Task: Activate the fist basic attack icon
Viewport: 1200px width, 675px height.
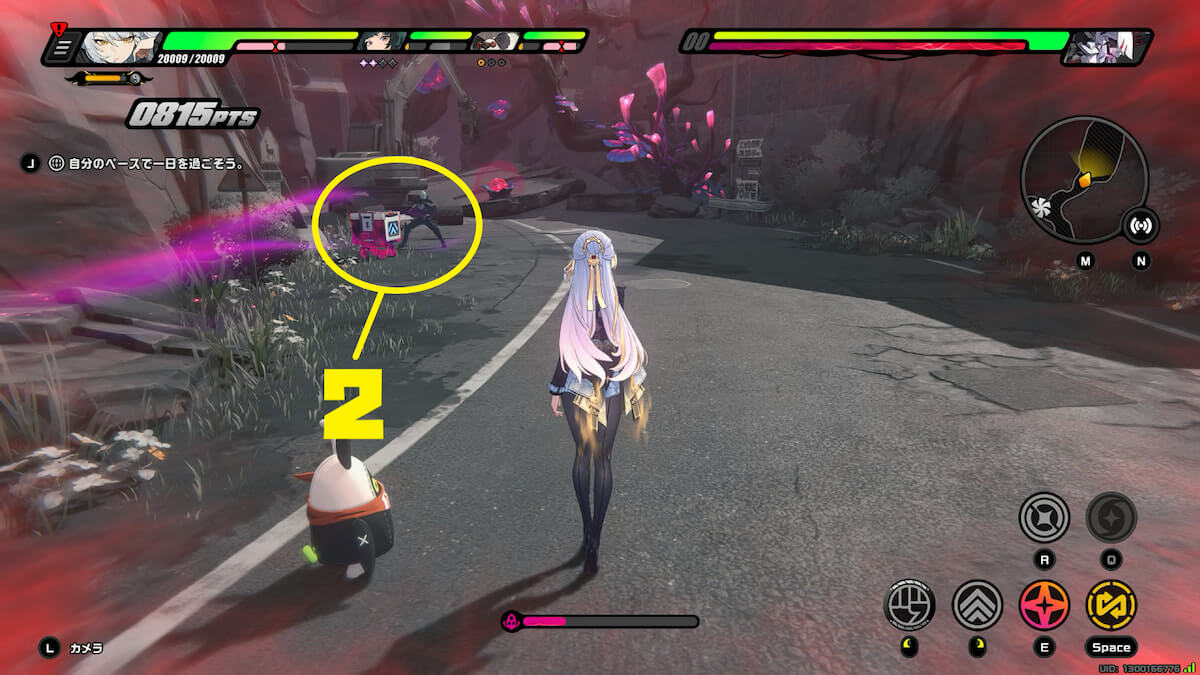Action: 909,605
